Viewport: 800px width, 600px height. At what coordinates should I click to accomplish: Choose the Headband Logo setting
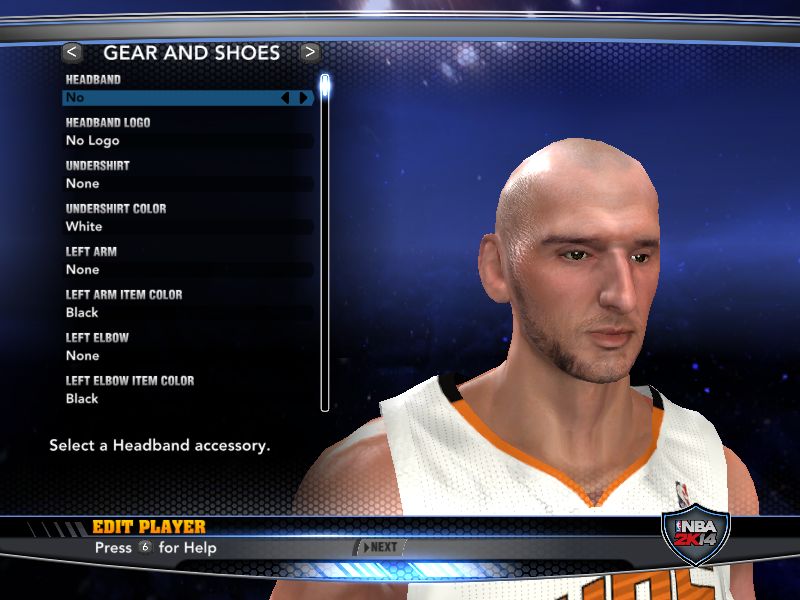(x=188, y=141)
